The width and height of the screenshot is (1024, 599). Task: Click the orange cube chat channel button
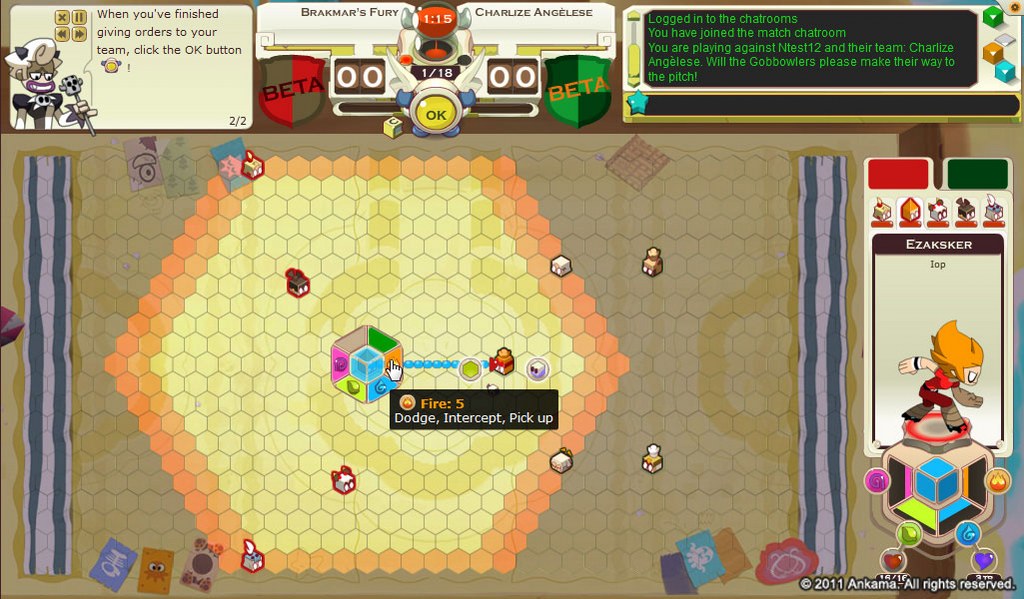click(993, 50)
